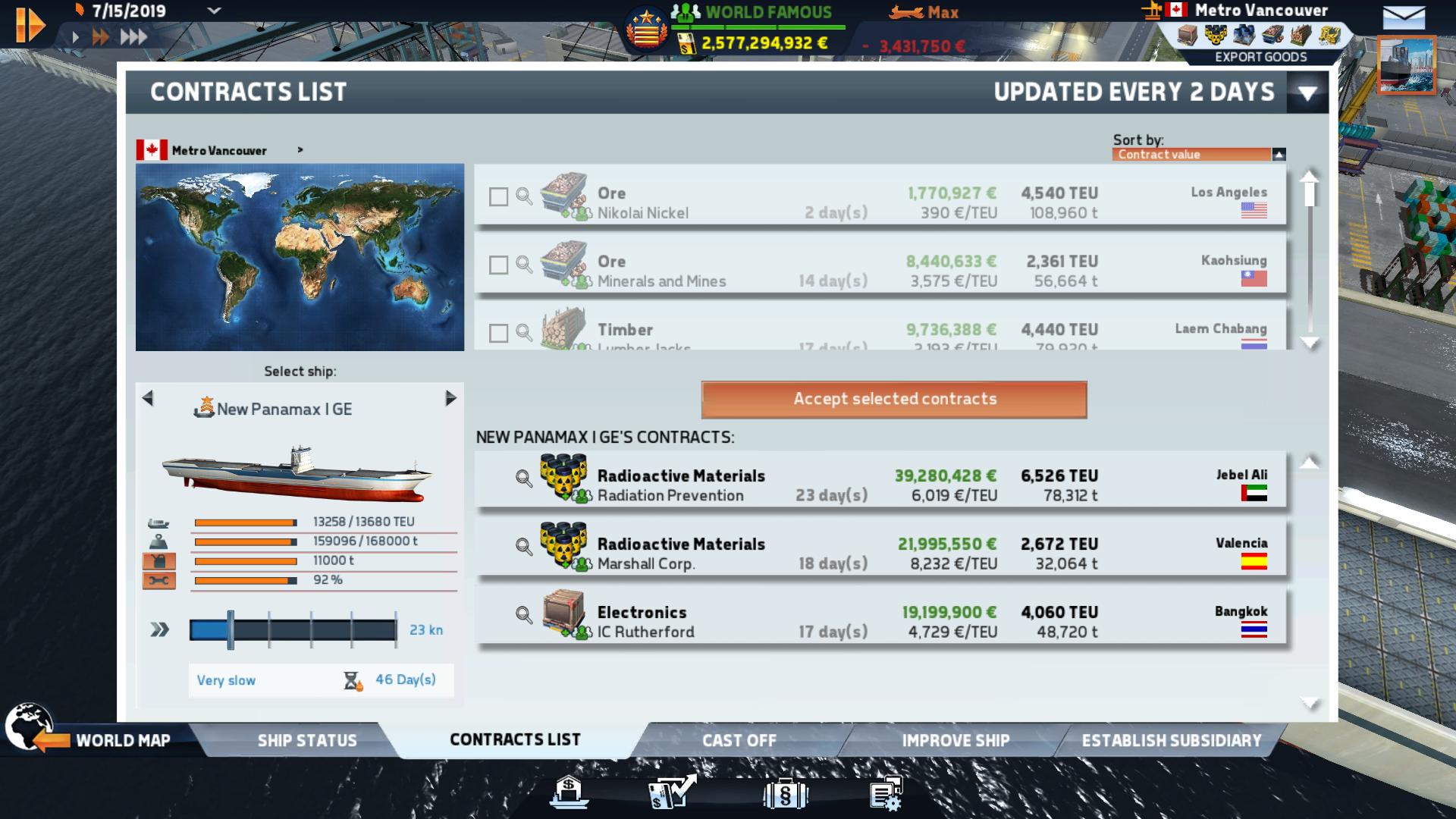This screenshot has width=1456, height=819.
Task: Select the radioactive materials export goods icon
Action: [x=1215, y=34]
